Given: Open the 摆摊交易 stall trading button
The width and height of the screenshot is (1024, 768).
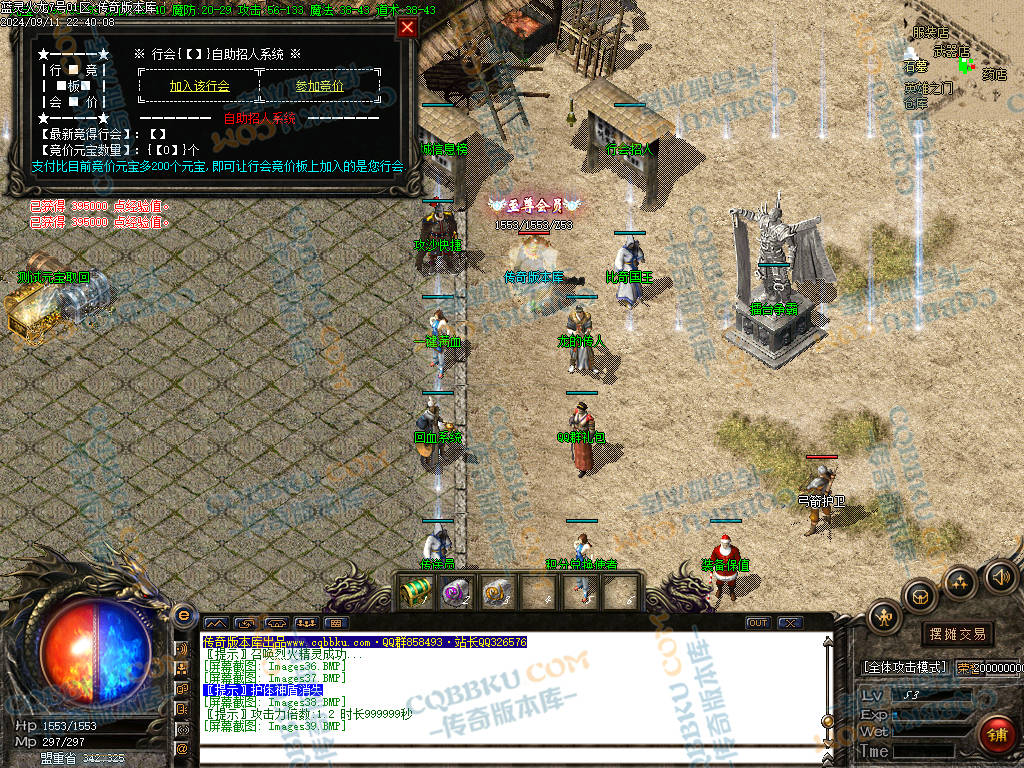Looking at the screenshot, I should click(x=957, y=634).
